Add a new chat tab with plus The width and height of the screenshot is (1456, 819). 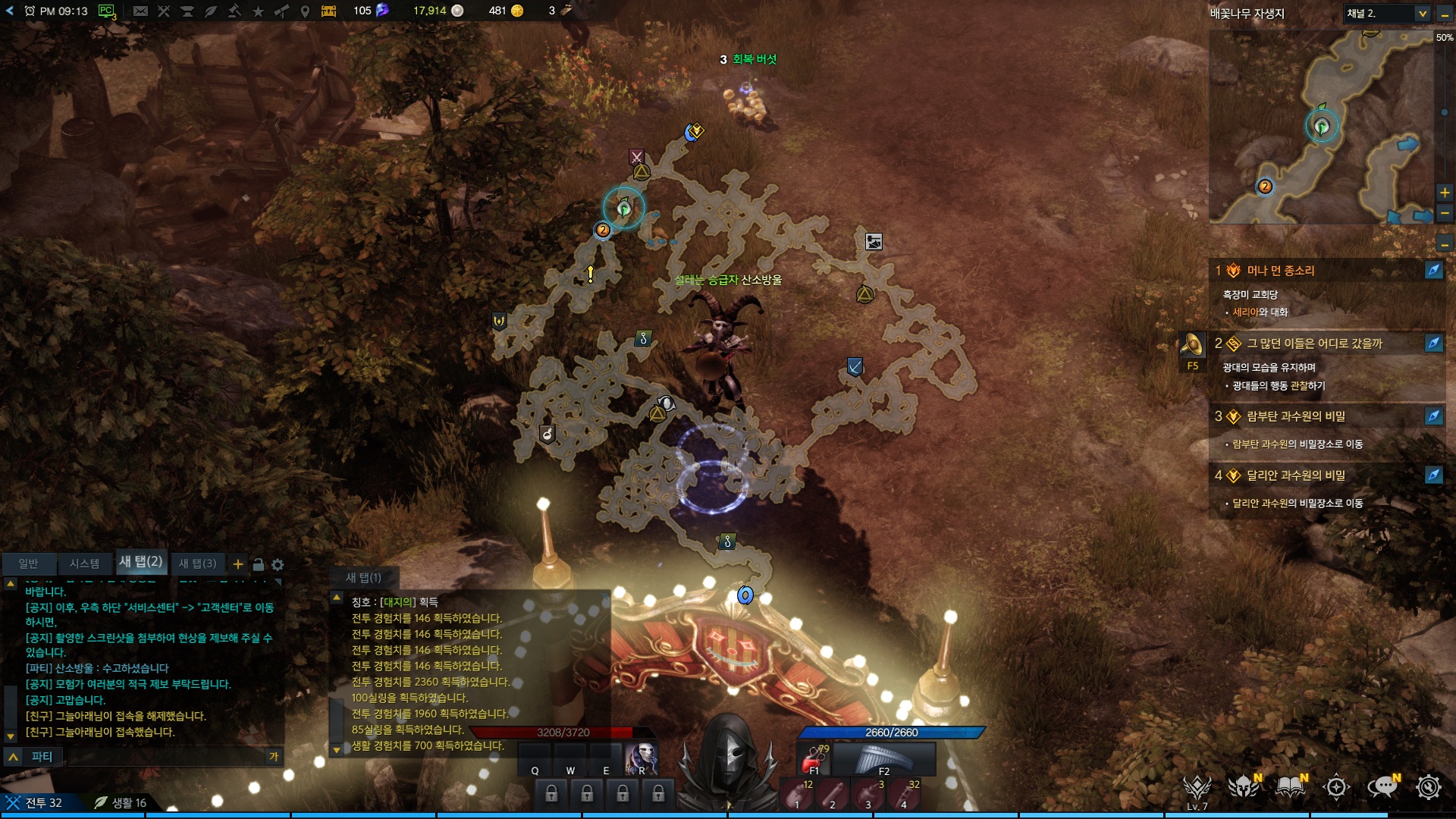click(238, 564)
